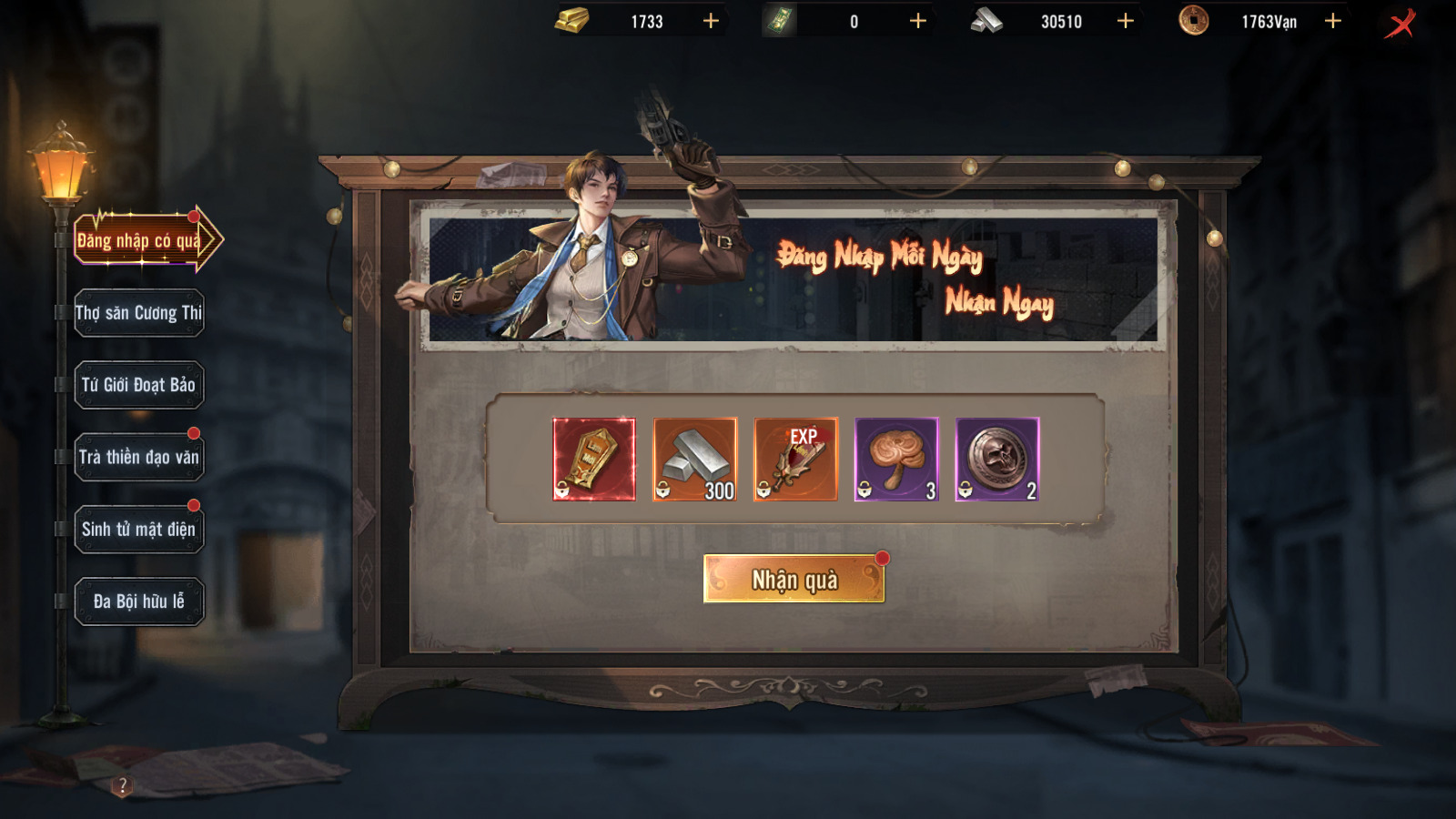The height and width of the screenshot is (819, 1456).
Task: Go to Sinh tử mật điện tab
Action: 139,530
